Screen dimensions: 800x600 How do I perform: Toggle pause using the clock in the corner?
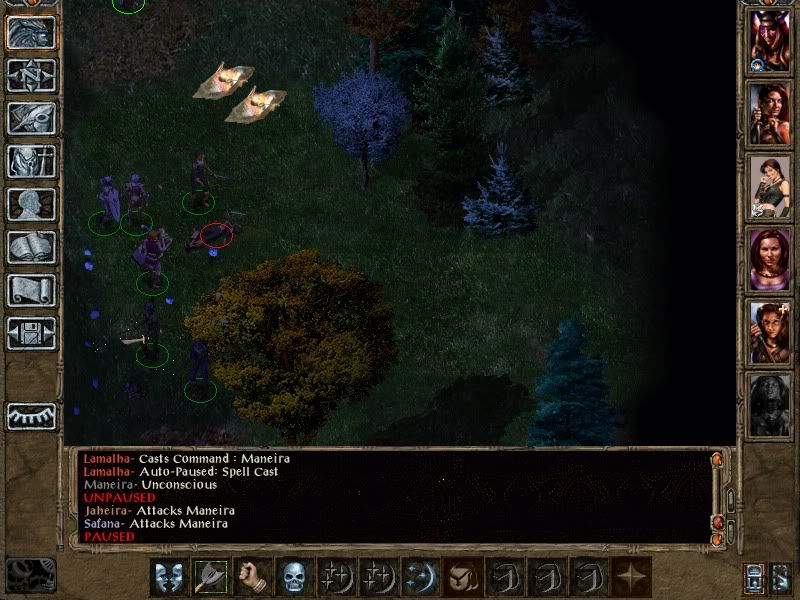pyautogui.click(x=30, y=576)
